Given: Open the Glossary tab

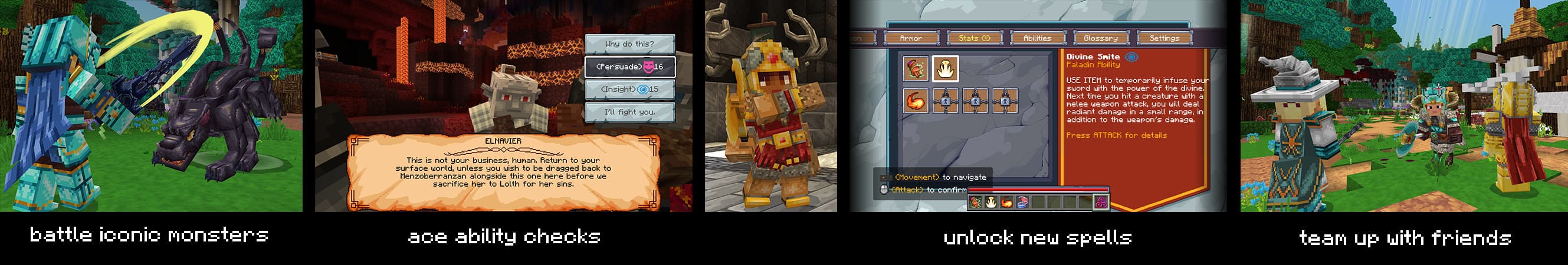Looking at the screenshot, I should 1101,38.
